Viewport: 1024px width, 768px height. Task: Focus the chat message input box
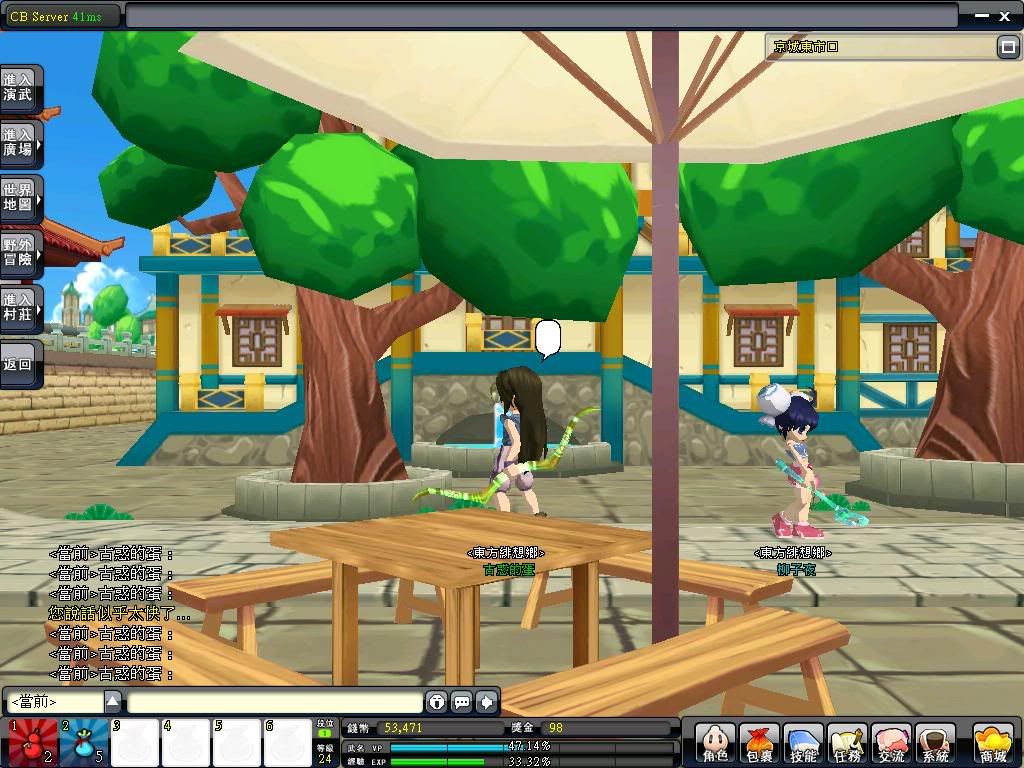(x=275, y=702)
